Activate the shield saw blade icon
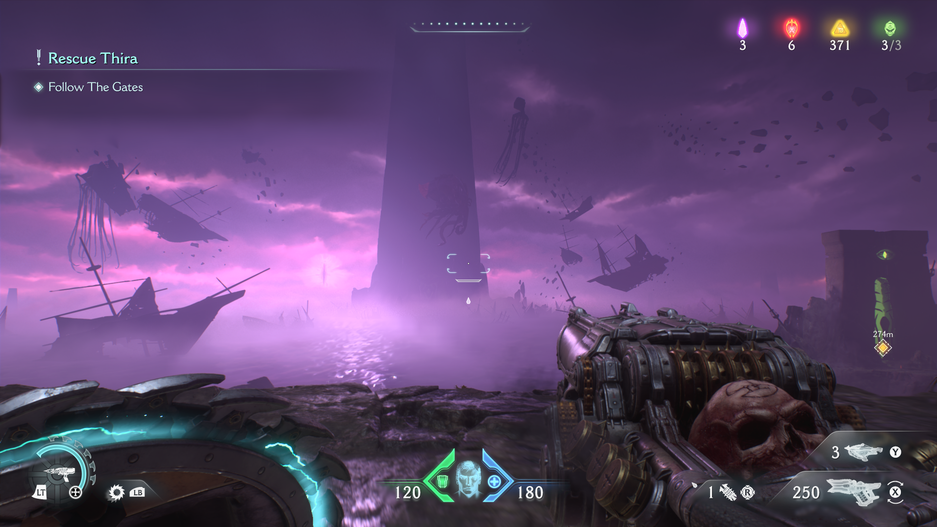This screenshot has width=937, height=527. coord(116,492)
